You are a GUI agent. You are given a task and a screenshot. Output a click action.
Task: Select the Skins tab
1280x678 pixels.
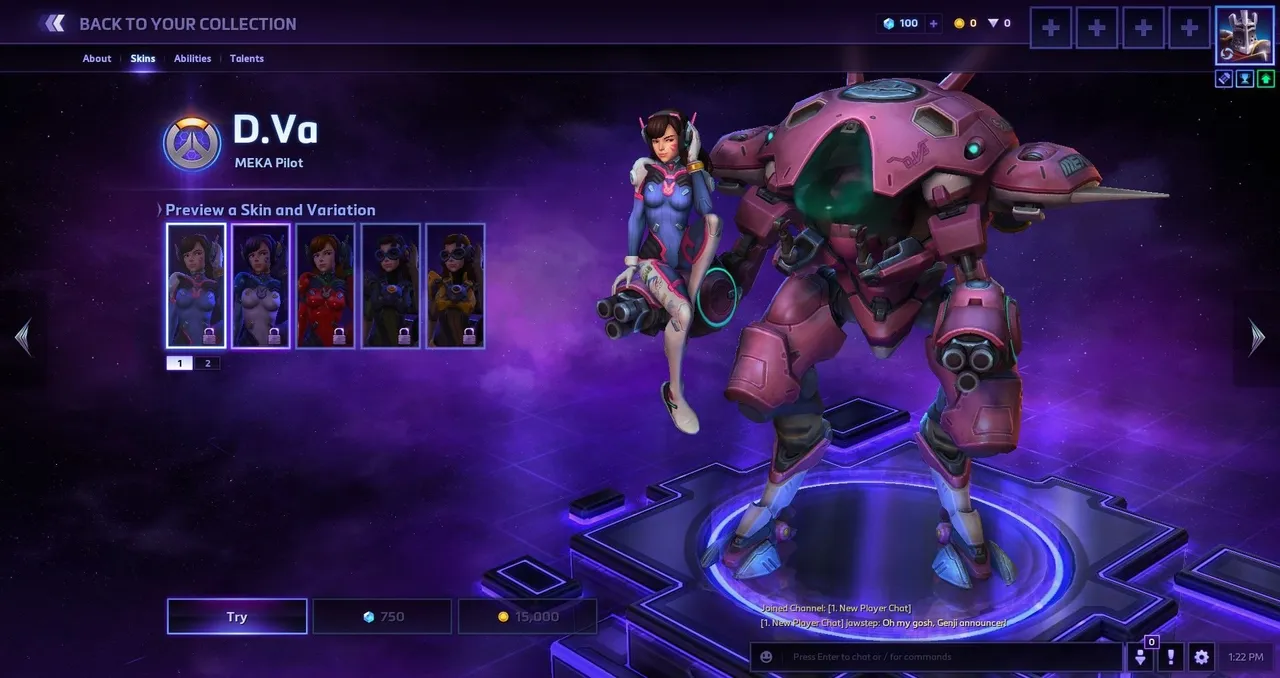[x=143, y=58]
